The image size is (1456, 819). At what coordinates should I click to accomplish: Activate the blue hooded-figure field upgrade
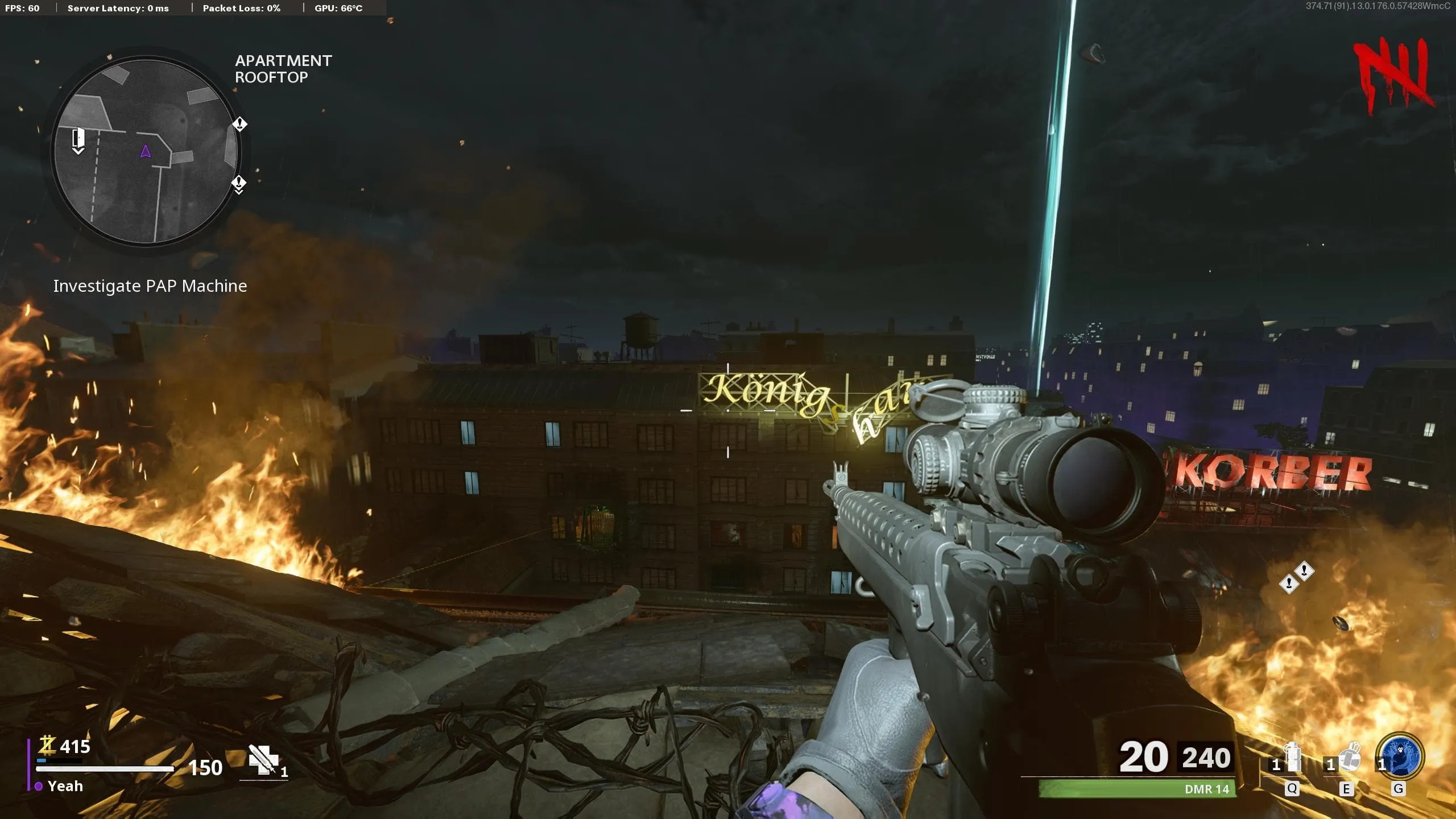pyautogui.click(x=1400, y=756)
